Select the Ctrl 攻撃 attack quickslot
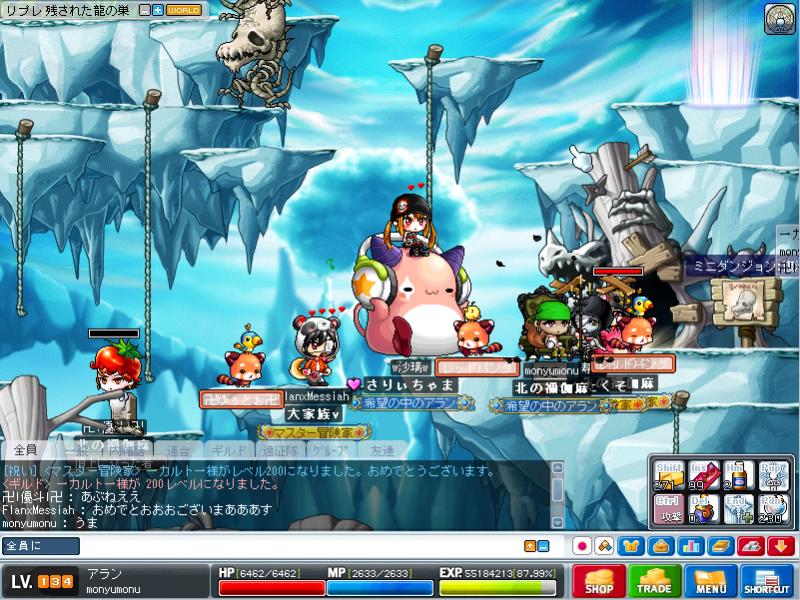 tap(667, 508)
